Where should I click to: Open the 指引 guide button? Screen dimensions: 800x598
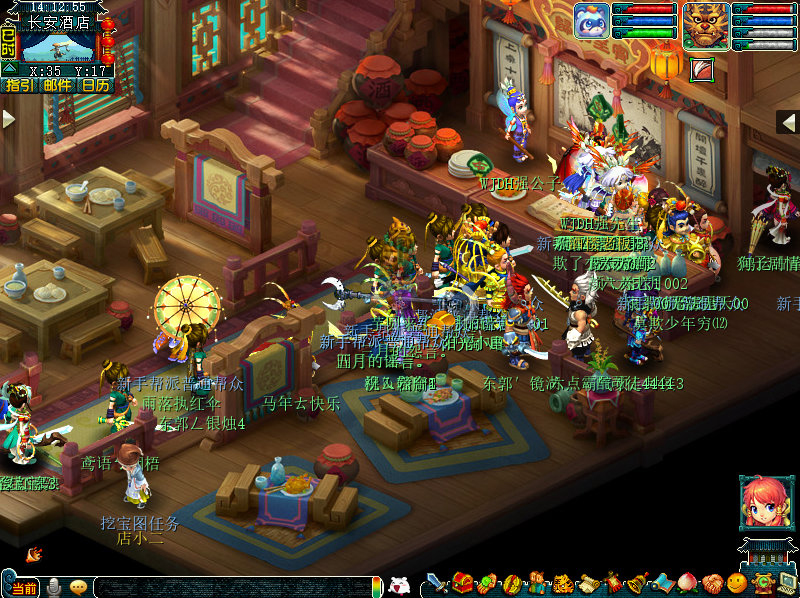pyautogui.click(x=20, y=85)
